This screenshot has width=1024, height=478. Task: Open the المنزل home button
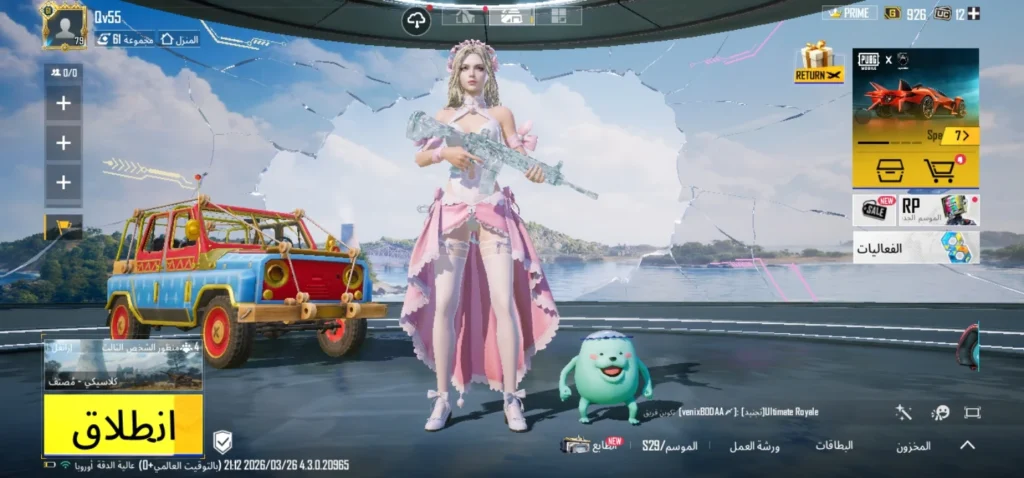[179, 39]
